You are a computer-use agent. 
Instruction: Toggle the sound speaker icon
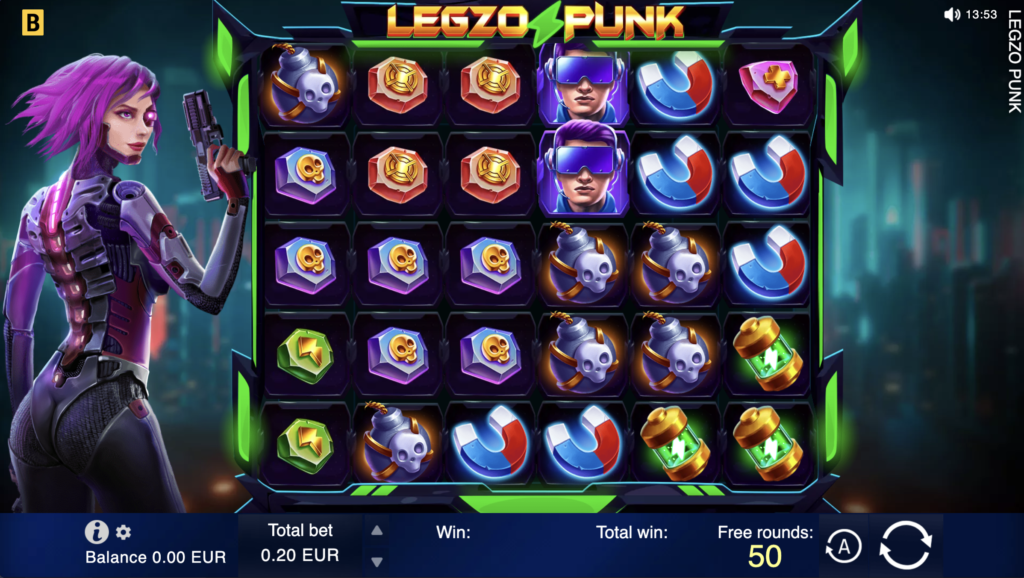coord(951,15)
